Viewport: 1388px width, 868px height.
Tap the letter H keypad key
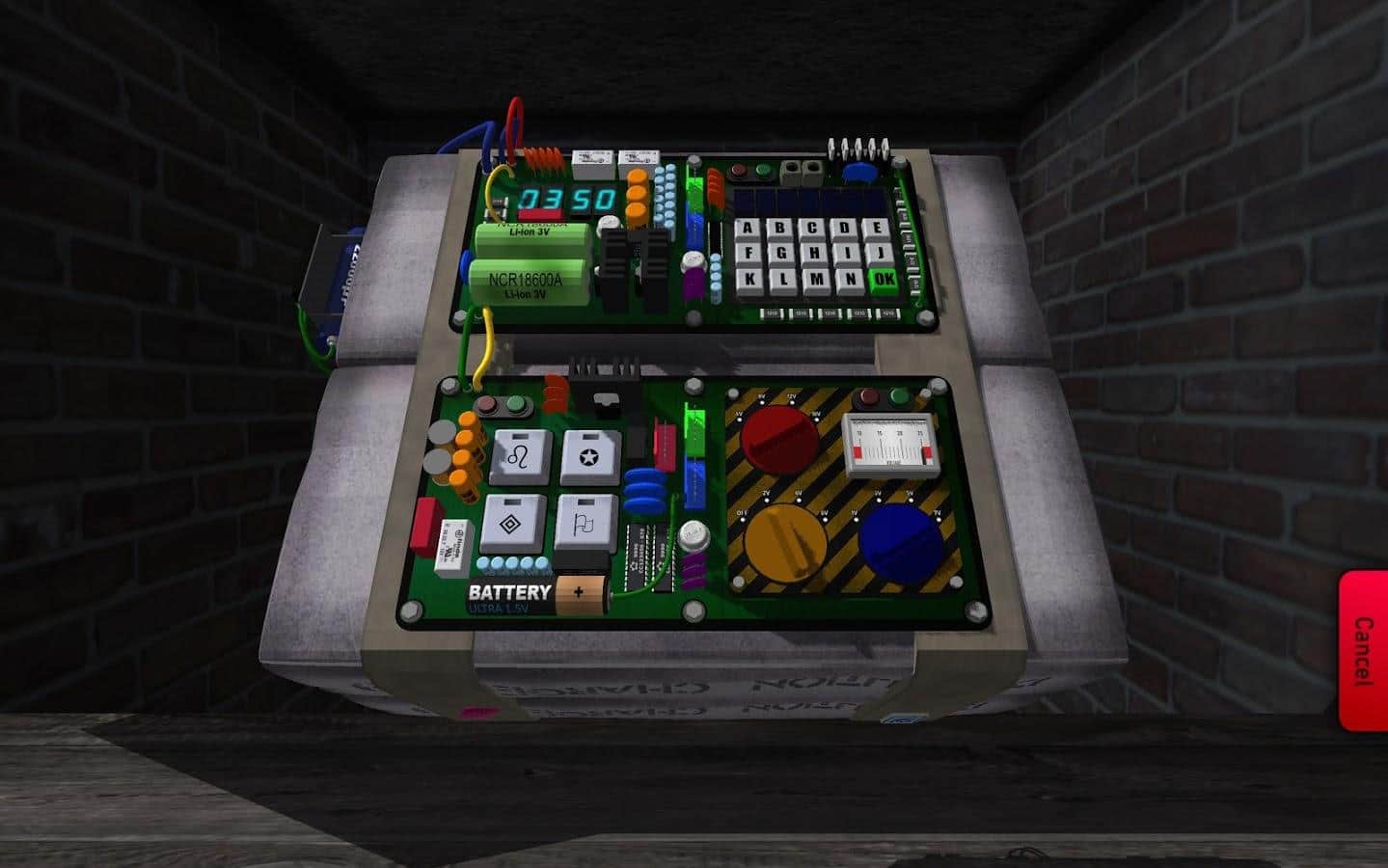(813, 255)
